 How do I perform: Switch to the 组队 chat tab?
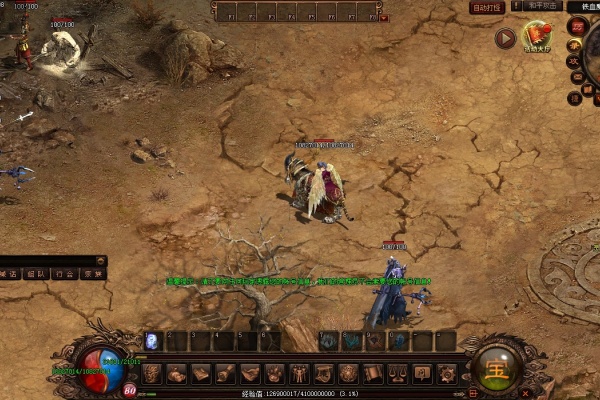pos(35,273)
